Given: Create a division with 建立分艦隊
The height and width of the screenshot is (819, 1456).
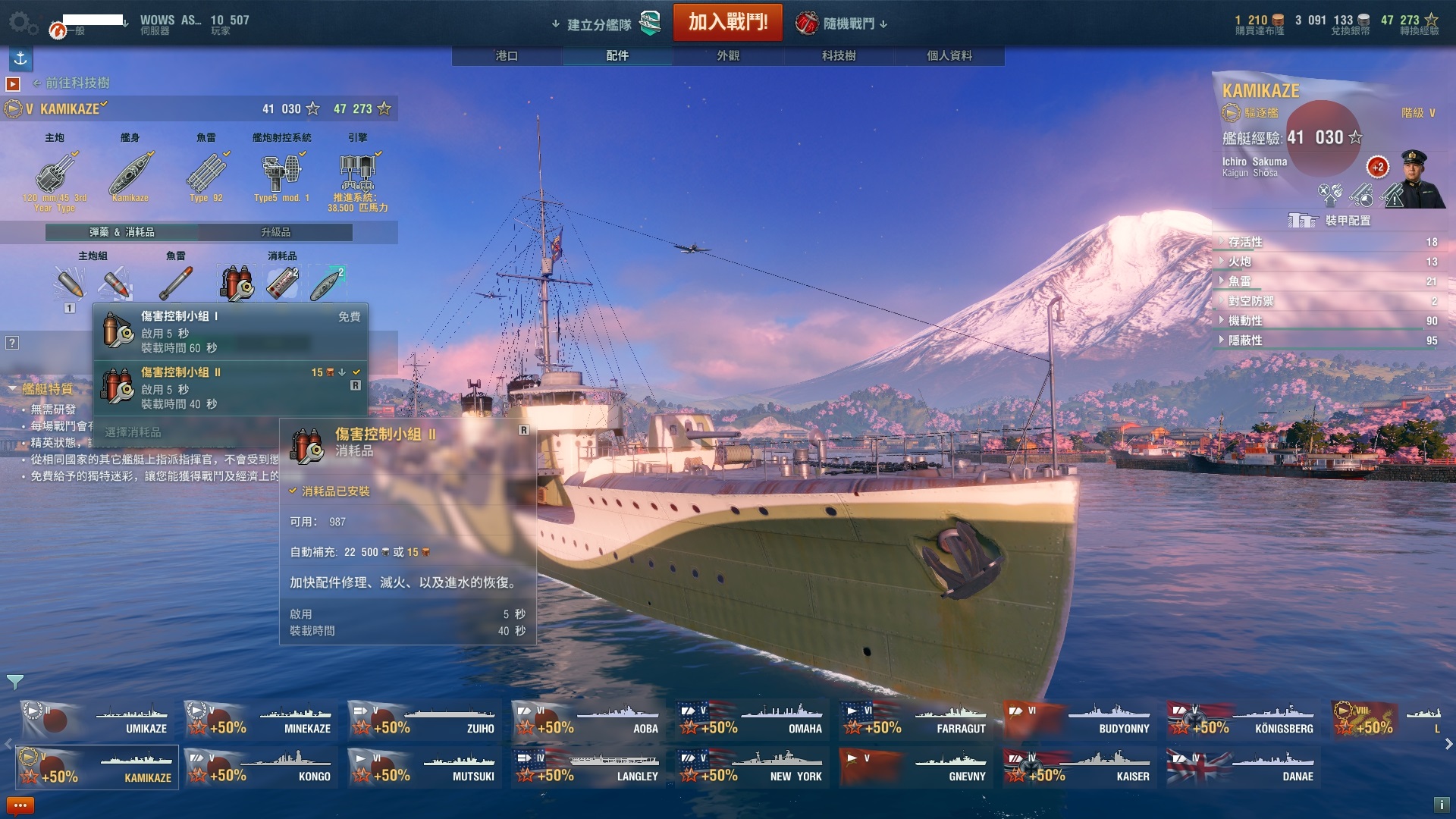Looking at the screenshot, I should pyautogui.click(x=599, y=24).
